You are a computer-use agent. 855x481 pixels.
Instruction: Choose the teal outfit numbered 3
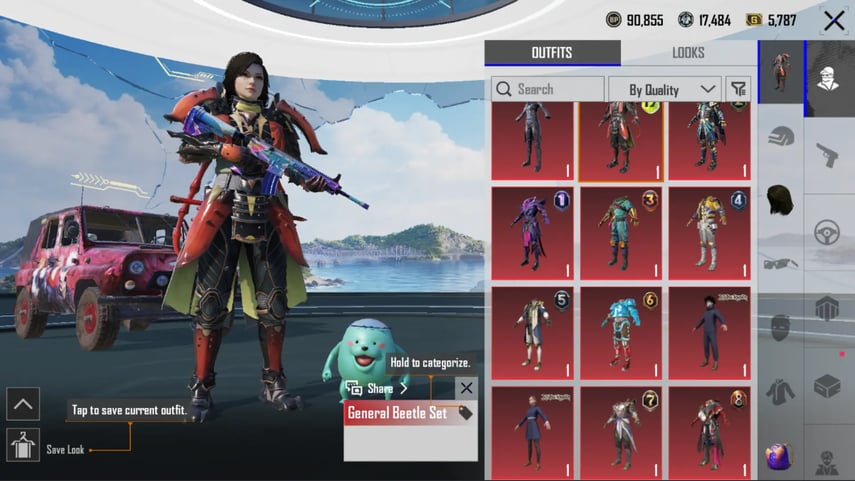tap(620, 233)
